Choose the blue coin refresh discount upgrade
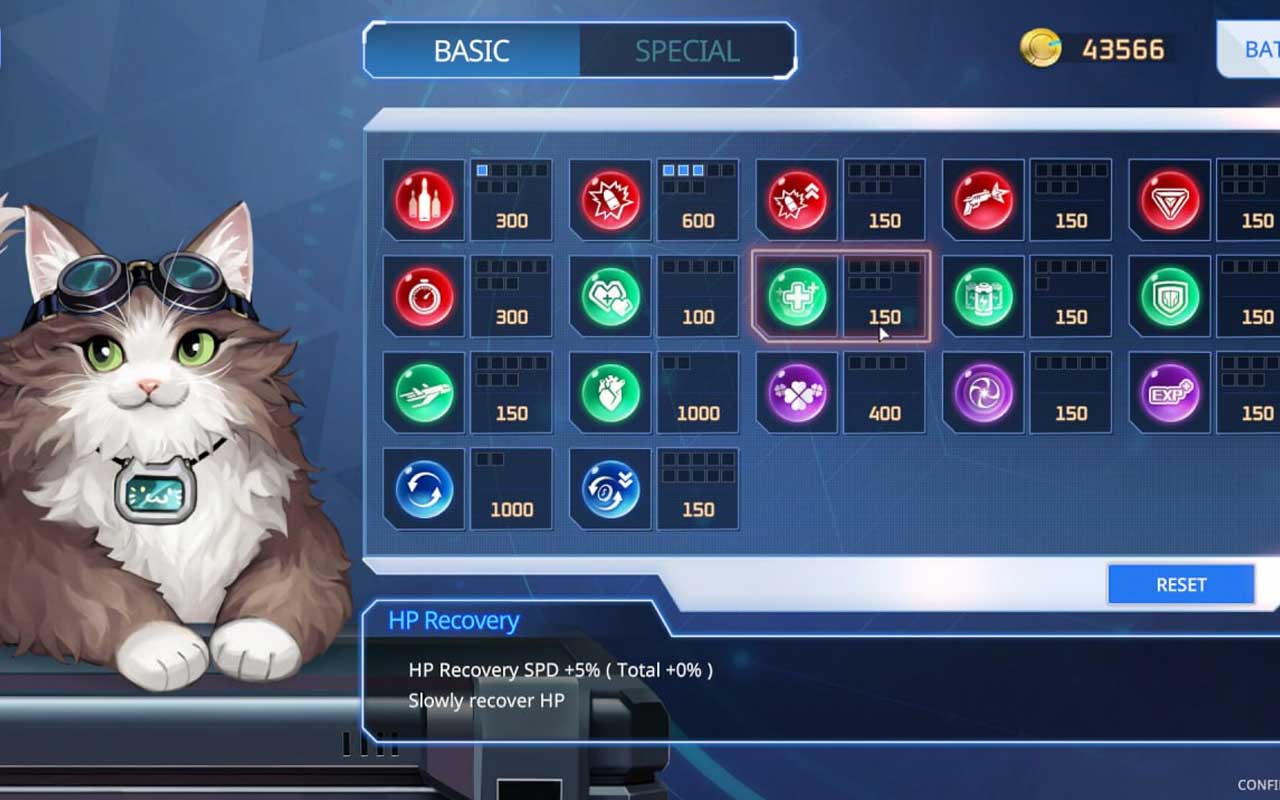The width and height of the screenshot is (1280, 800). 611,489
